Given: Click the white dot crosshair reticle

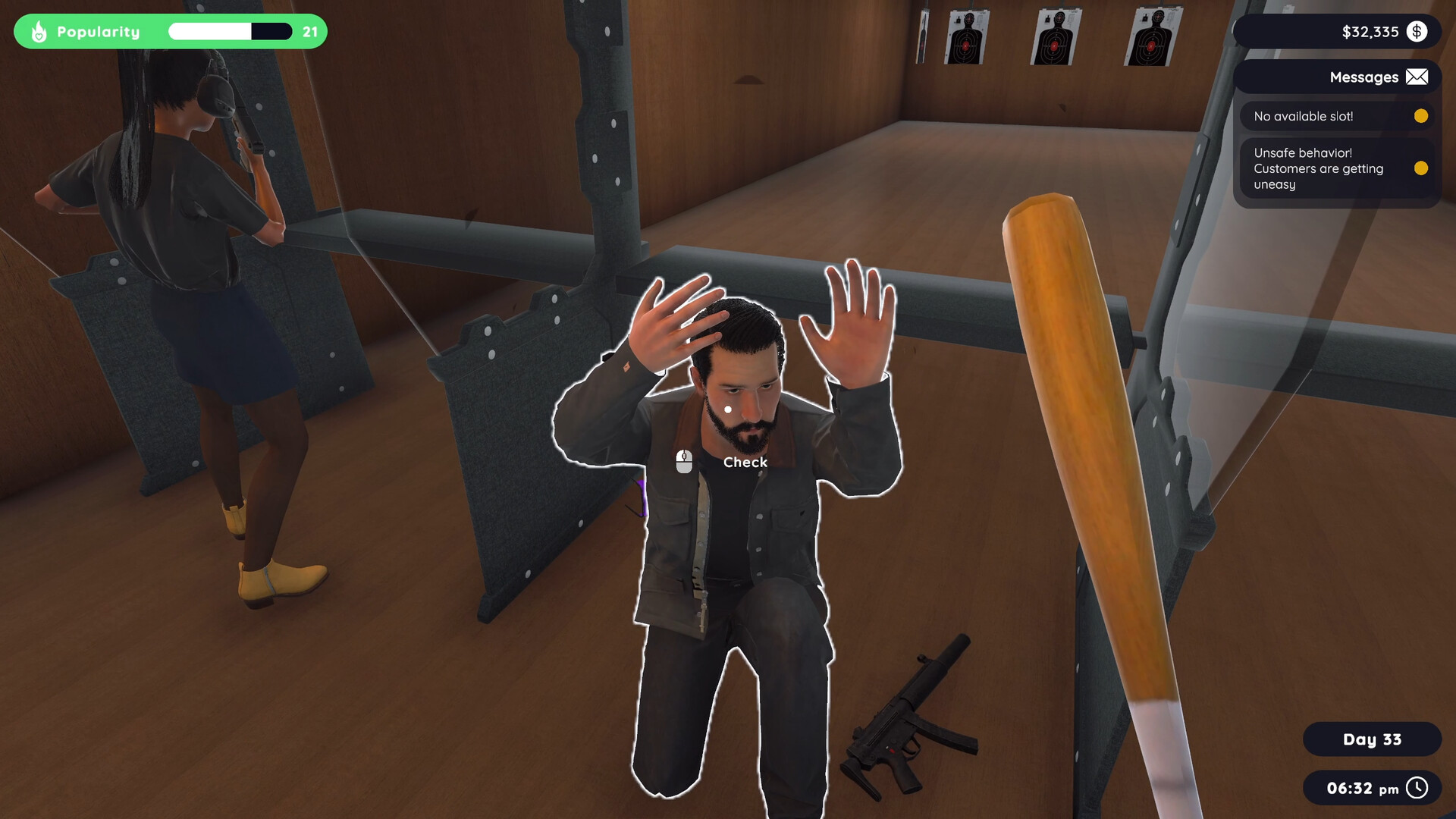Looking at the screenshot, I should pos(729,407).
